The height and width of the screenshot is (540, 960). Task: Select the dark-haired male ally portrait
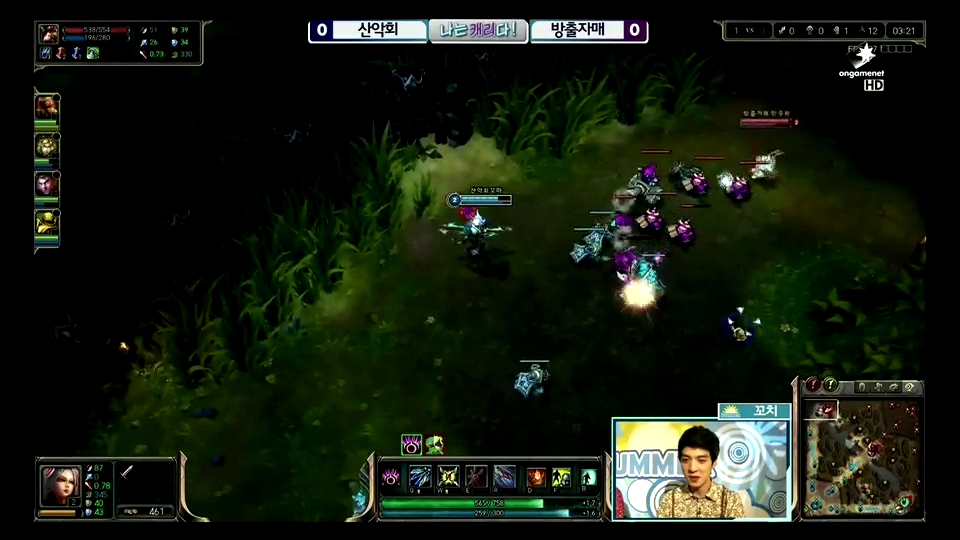point(47,186)
